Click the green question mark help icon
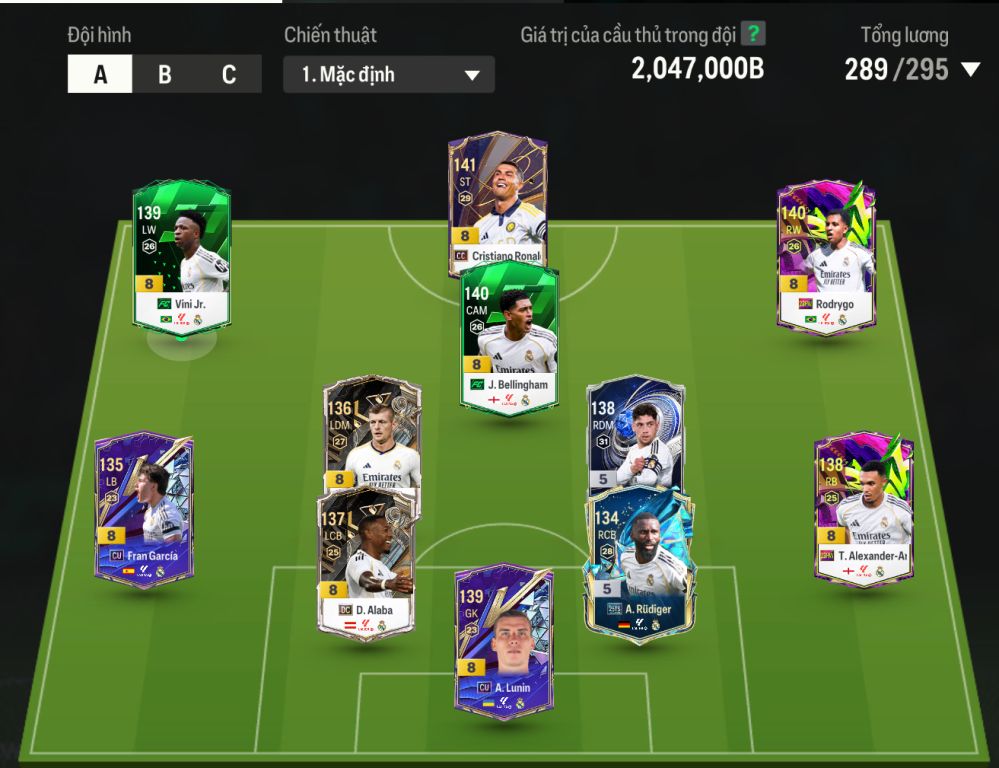This screenshot has height=768, width=999. coord(753,34)
